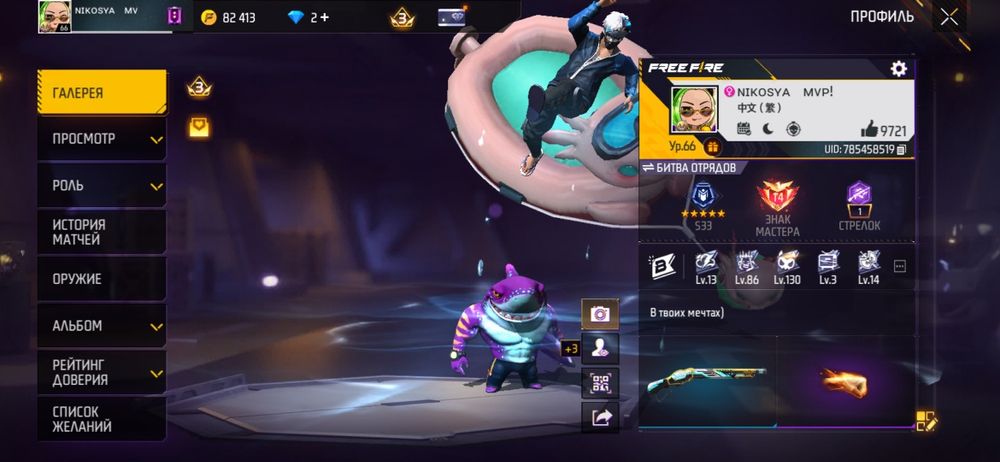Open the QR code button
1000x462 pixels.
(x=600, y=383)
